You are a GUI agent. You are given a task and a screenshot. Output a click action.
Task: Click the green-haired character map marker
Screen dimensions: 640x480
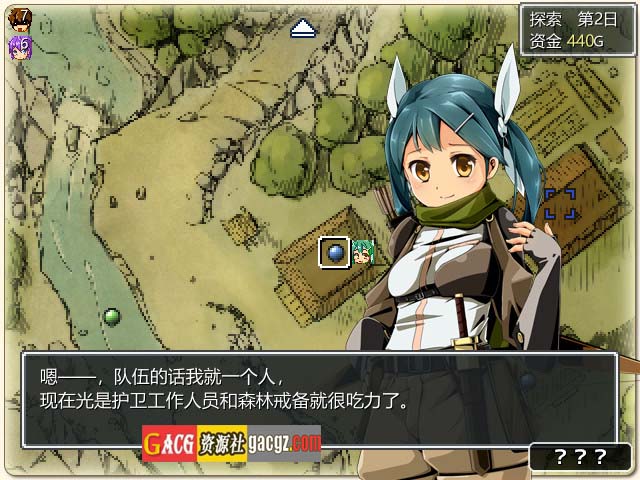pyautogui.click(x=362, y=253)
